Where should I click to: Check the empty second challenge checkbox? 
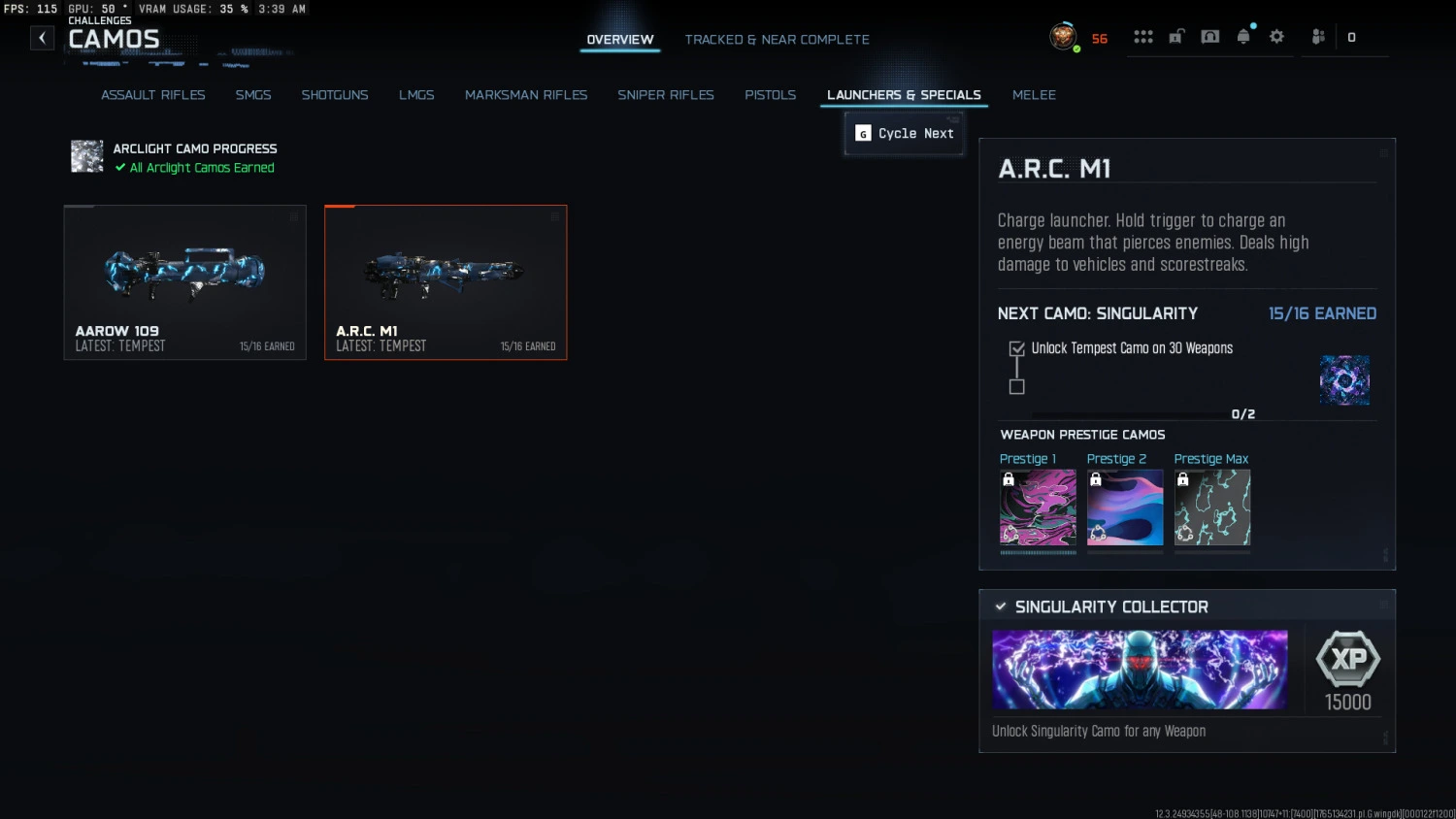(x=1016, y=387)
